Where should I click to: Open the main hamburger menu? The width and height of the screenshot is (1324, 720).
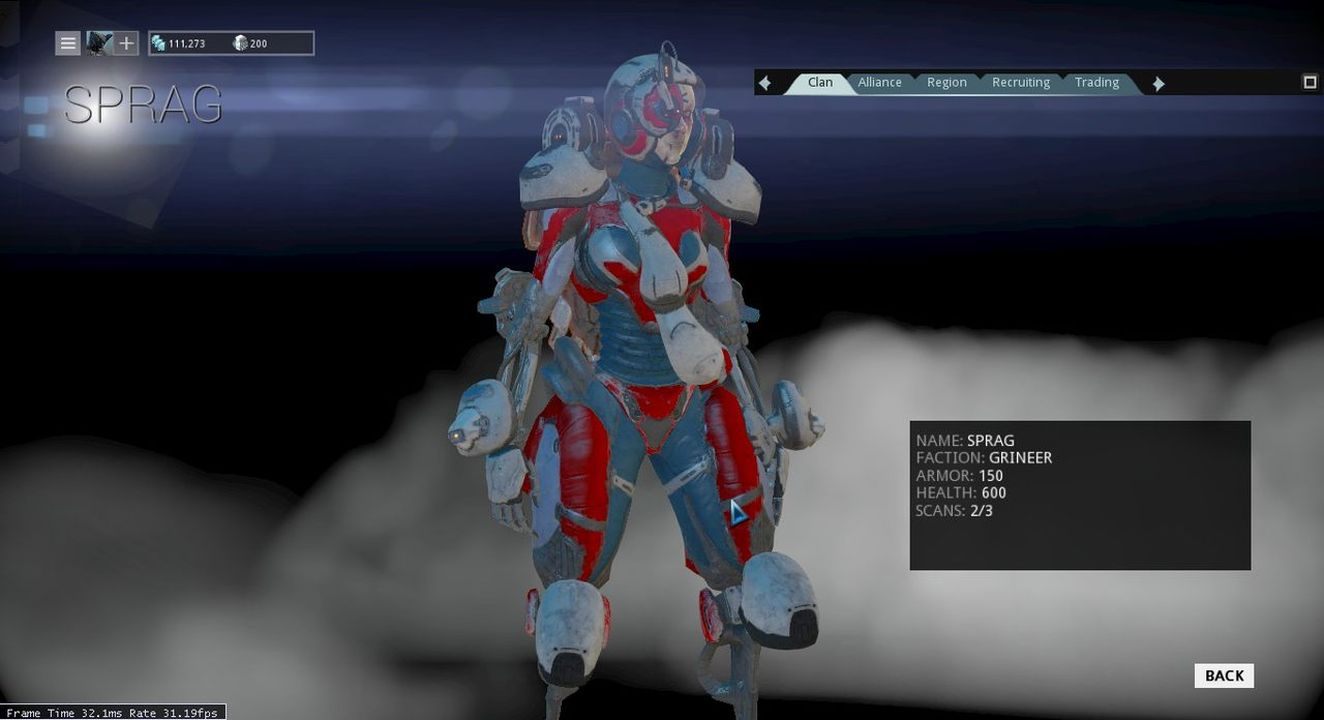click(x=67, y=43)
